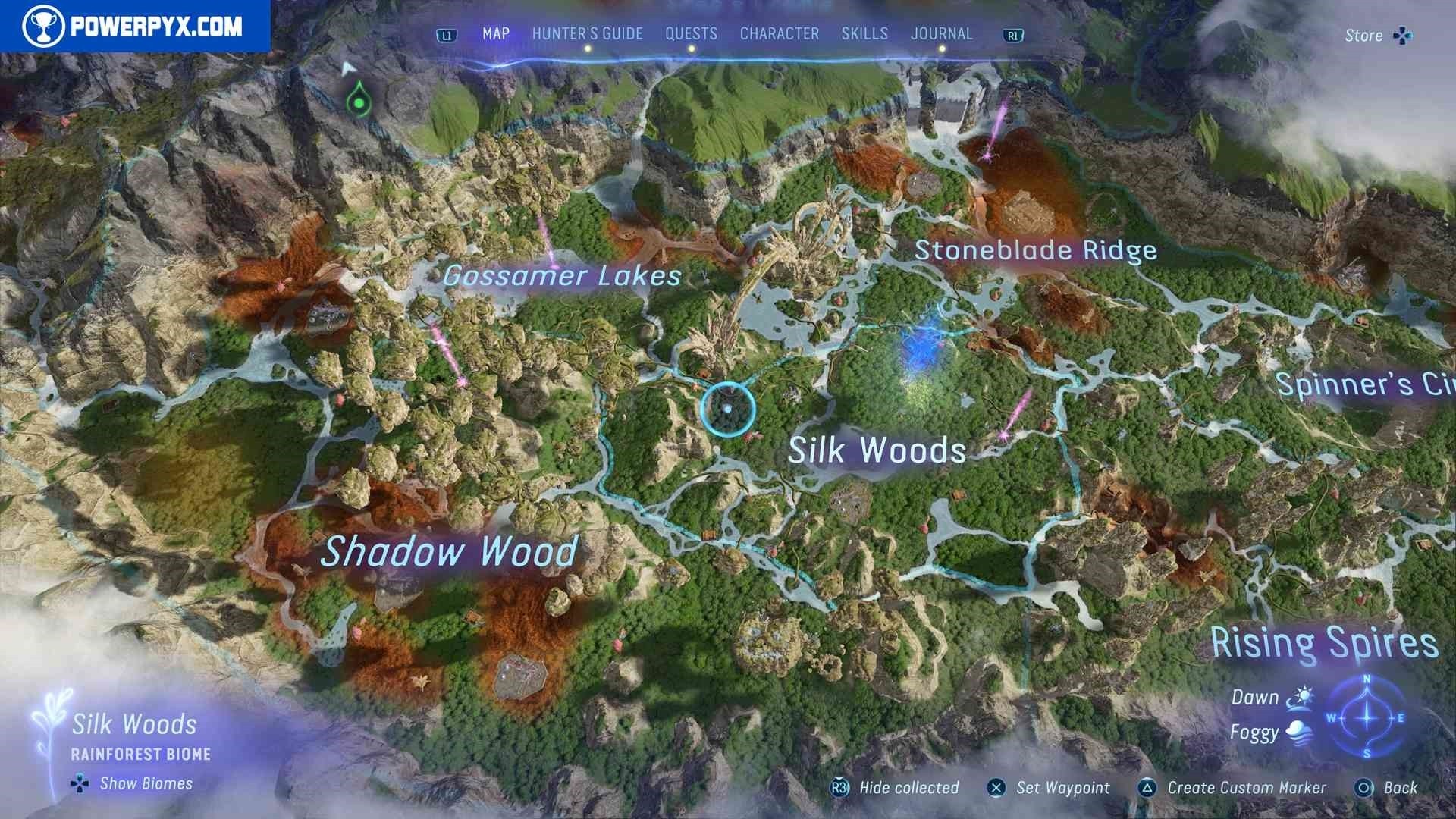1456x819 pixels.
Task: Open the Quests tab
Action: coord(691,34)
